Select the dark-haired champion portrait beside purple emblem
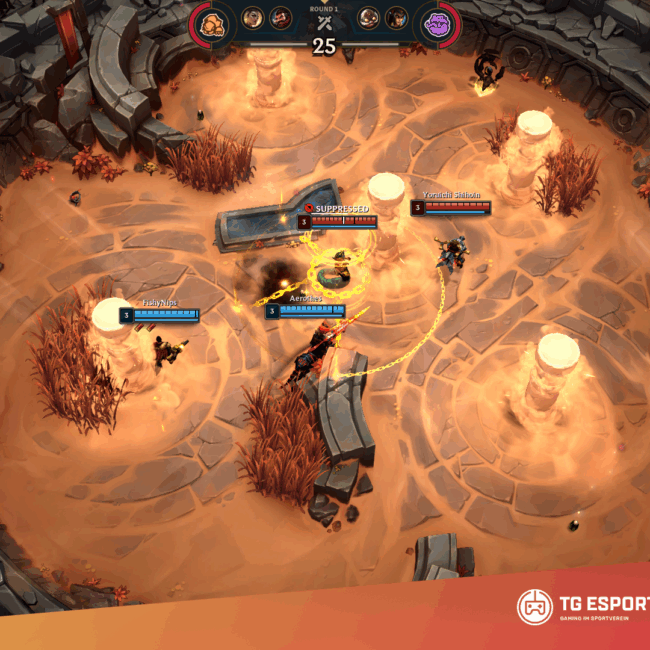Image resolution: width=650 pixels, height=650 pixels. pyautogui.click(x=398, y=17)
